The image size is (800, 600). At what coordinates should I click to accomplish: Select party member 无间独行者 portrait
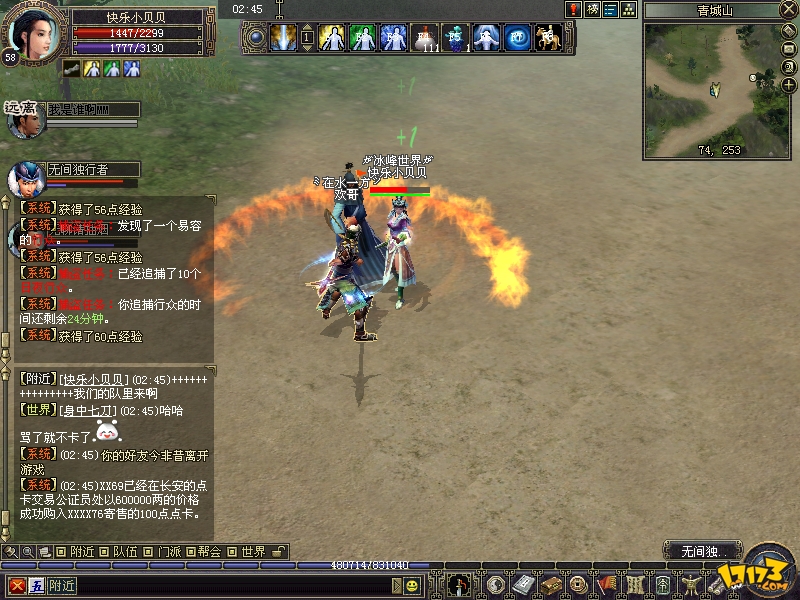(x=24, y=180)
